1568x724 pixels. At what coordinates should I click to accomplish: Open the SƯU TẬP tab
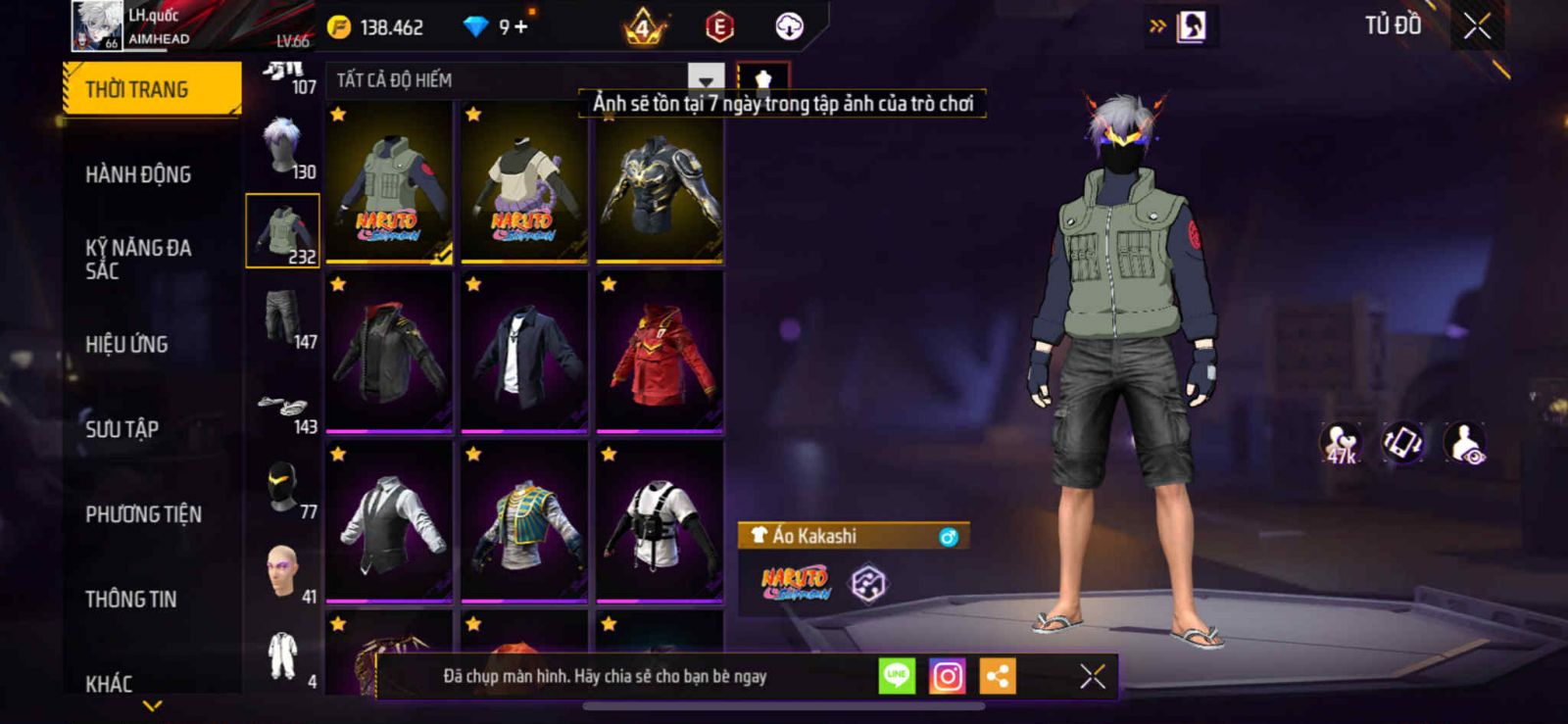(122, 429)
